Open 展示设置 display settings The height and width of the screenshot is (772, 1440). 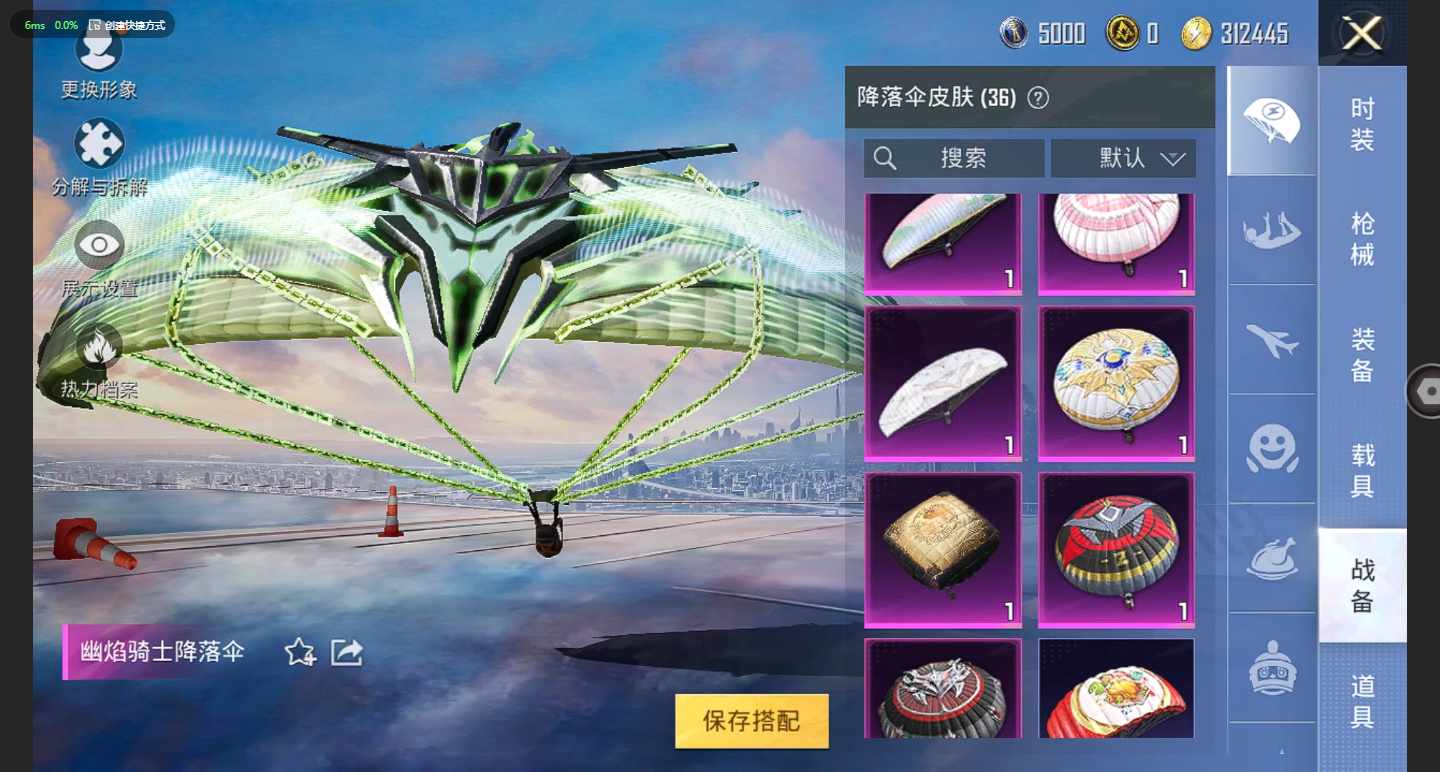click(99, 245)
